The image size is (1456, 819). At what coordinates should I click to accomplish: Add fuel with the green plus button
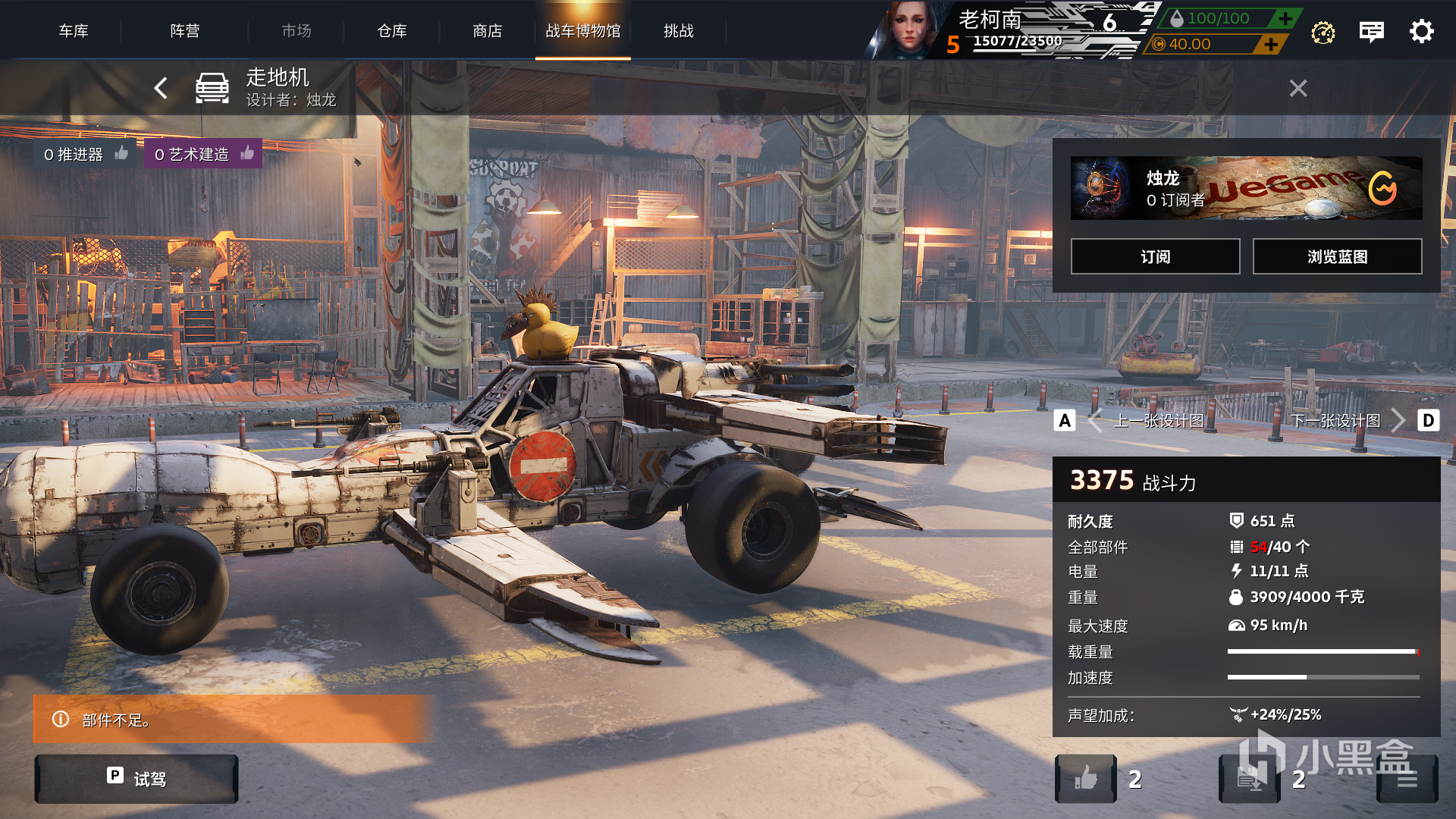click(1285, 18)
